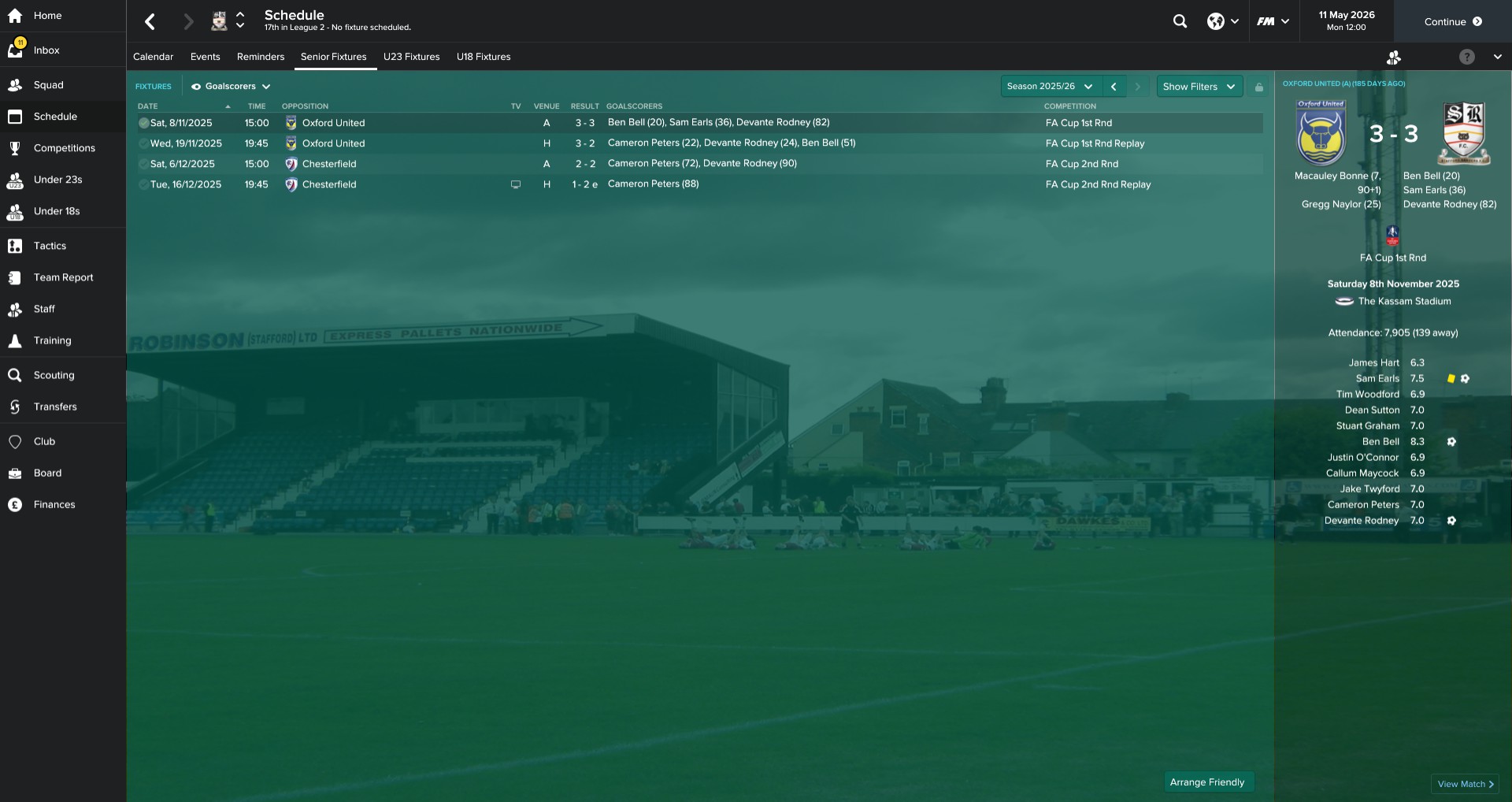Open the Transfers section
This screenshot has width=1512, height=802.
point(55,407)
